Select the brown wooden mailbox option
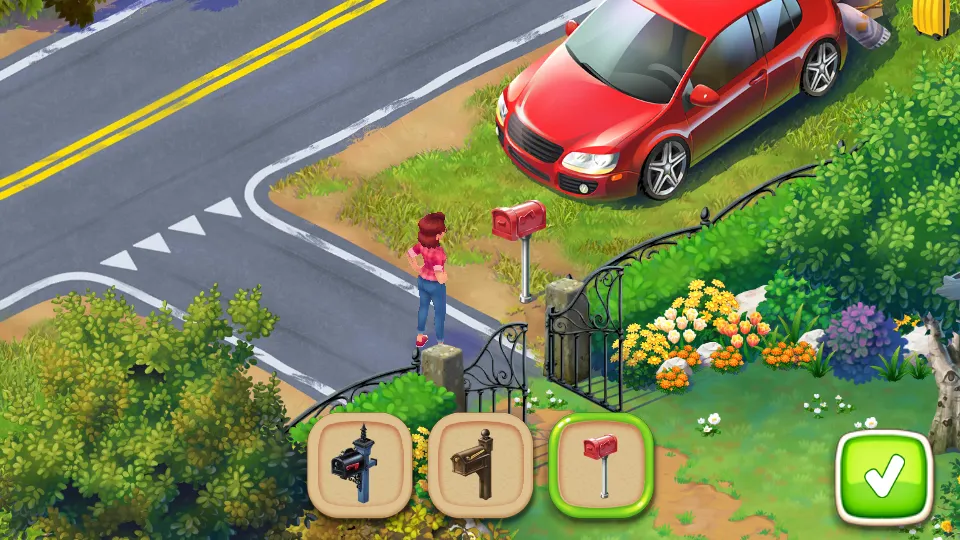The image size is (960, 540). (x=480, y=465)
